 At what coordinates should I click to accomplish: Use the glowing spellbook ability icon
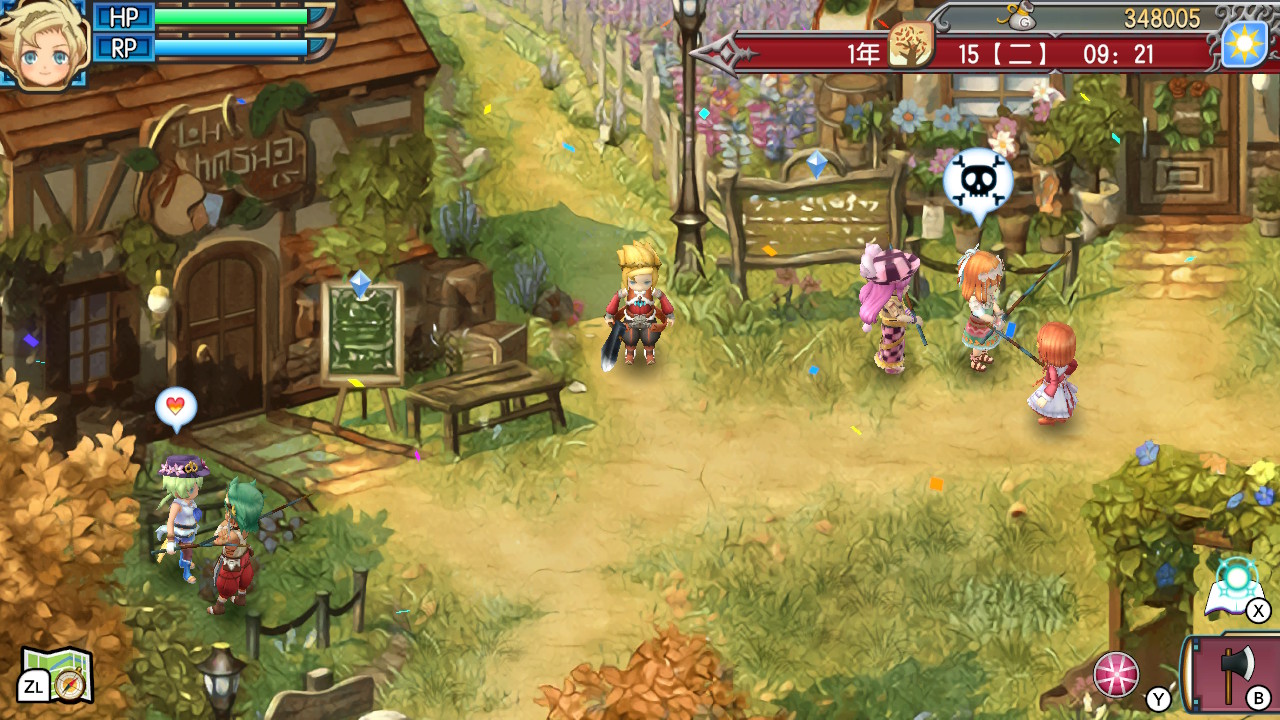[1236, 587]
